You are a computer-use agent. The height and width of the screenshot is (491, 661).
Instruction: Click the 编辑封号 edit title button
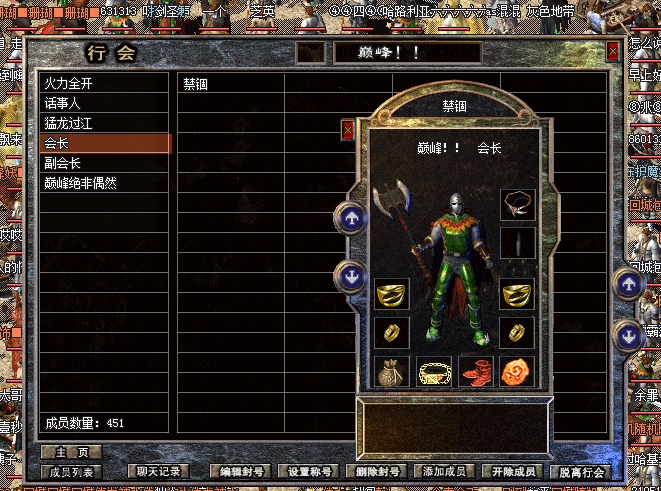(x=241, y=471)
